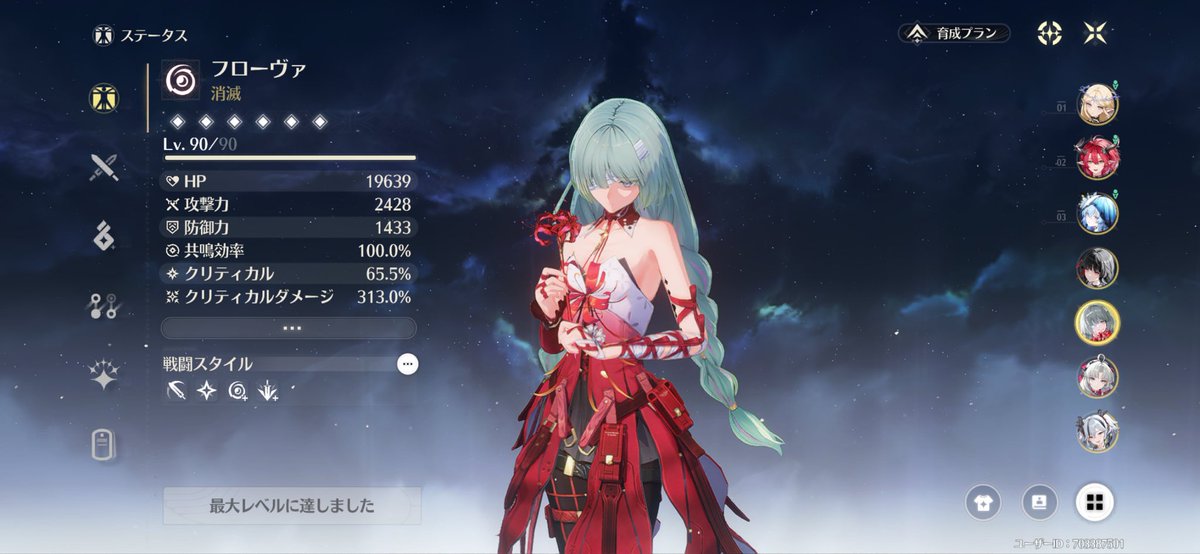
Task: Click the 最大レベルに達しました button
Action: [292, 506]
